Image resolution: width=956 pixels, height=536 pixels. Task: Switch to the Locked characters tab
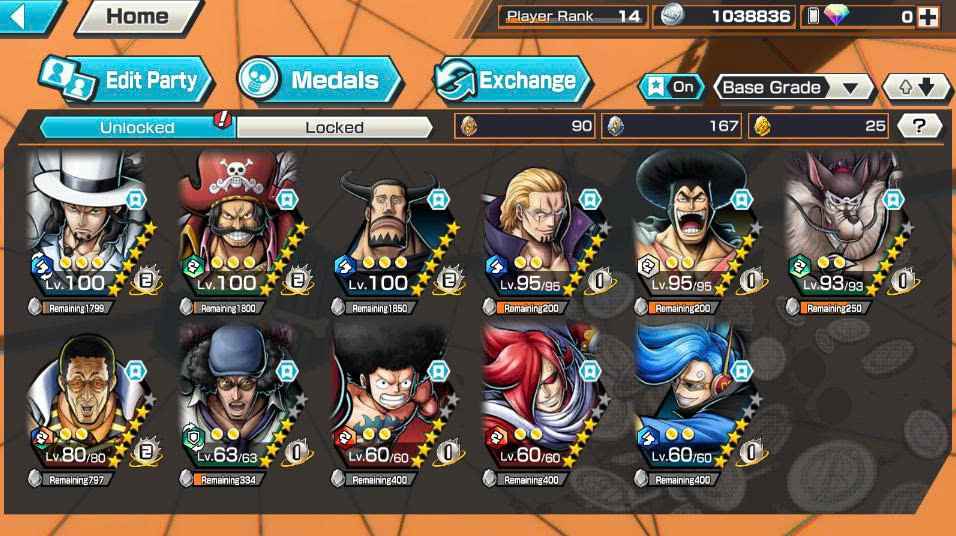[334, 127]
